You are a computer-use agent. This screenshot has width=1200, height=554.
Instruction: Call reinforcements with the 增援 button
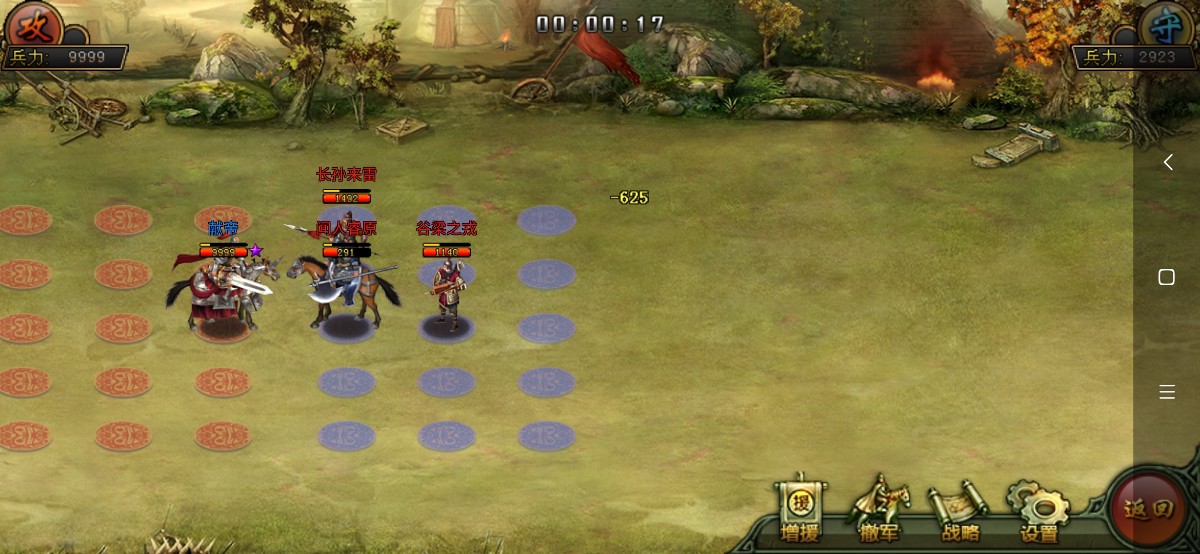(x=799, y=511)
